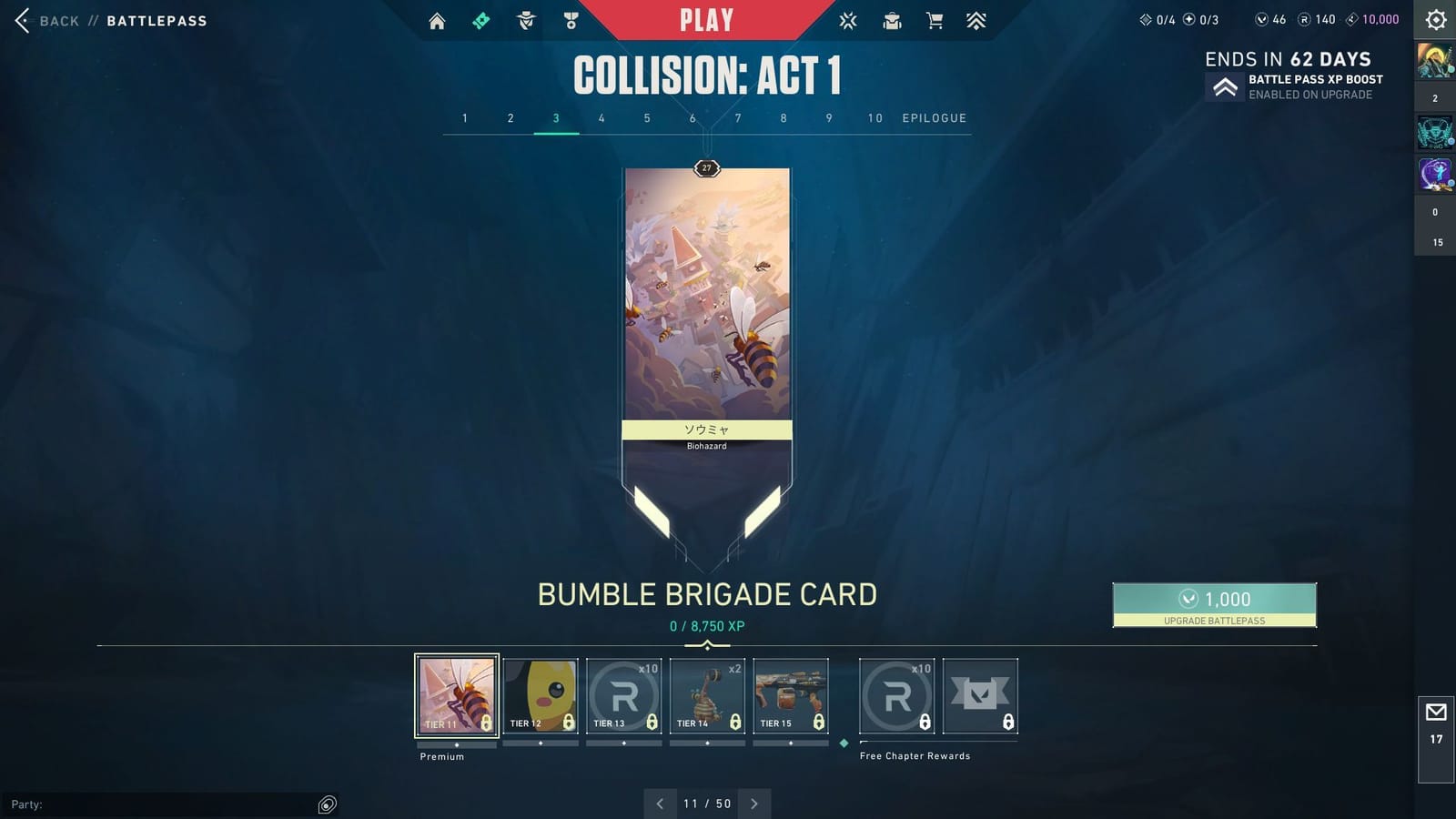Select the Battlepass ticket icon

(482, 19)
